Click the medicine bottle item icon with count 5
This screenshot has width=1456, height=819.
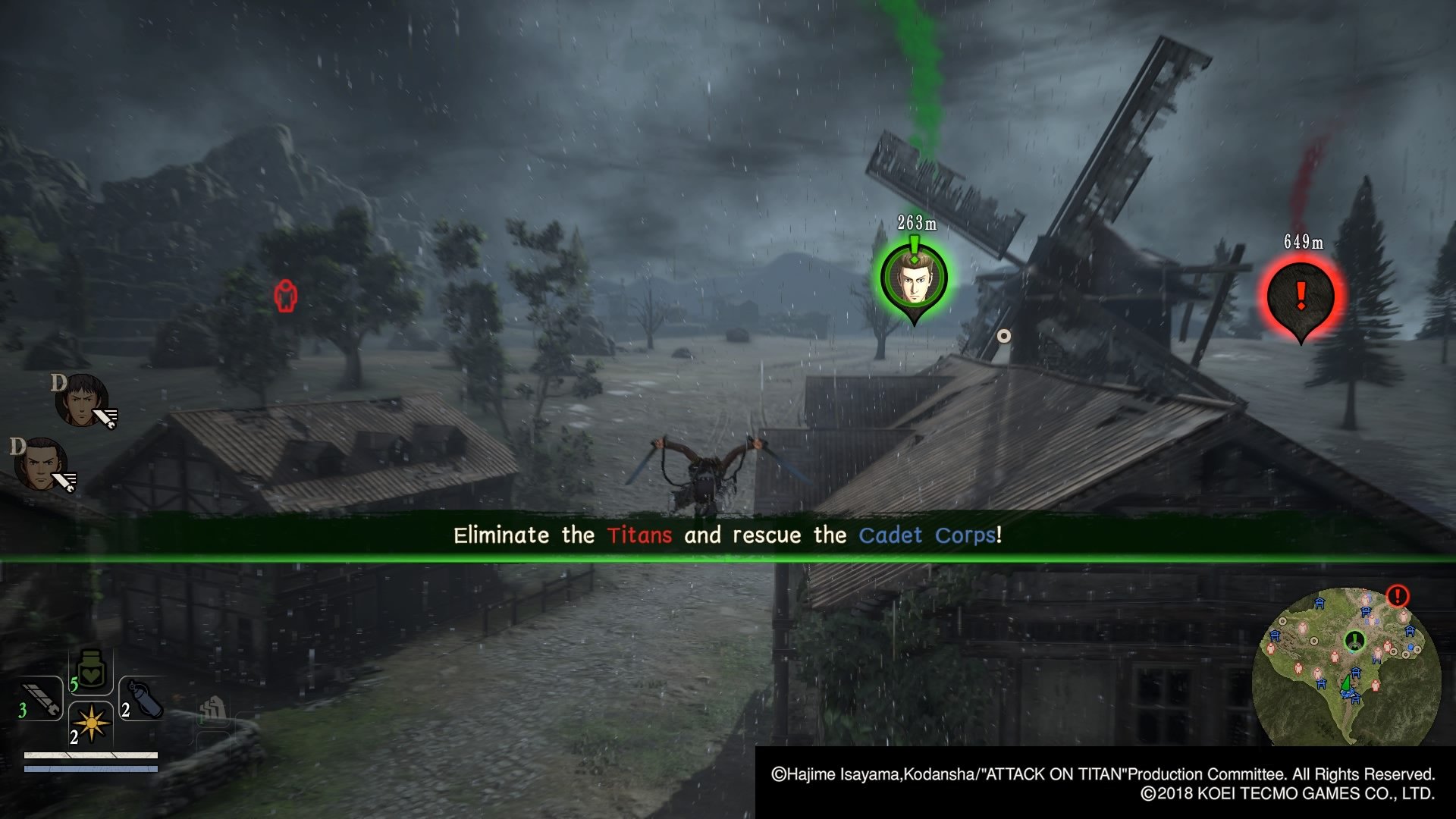pos(89,675)
